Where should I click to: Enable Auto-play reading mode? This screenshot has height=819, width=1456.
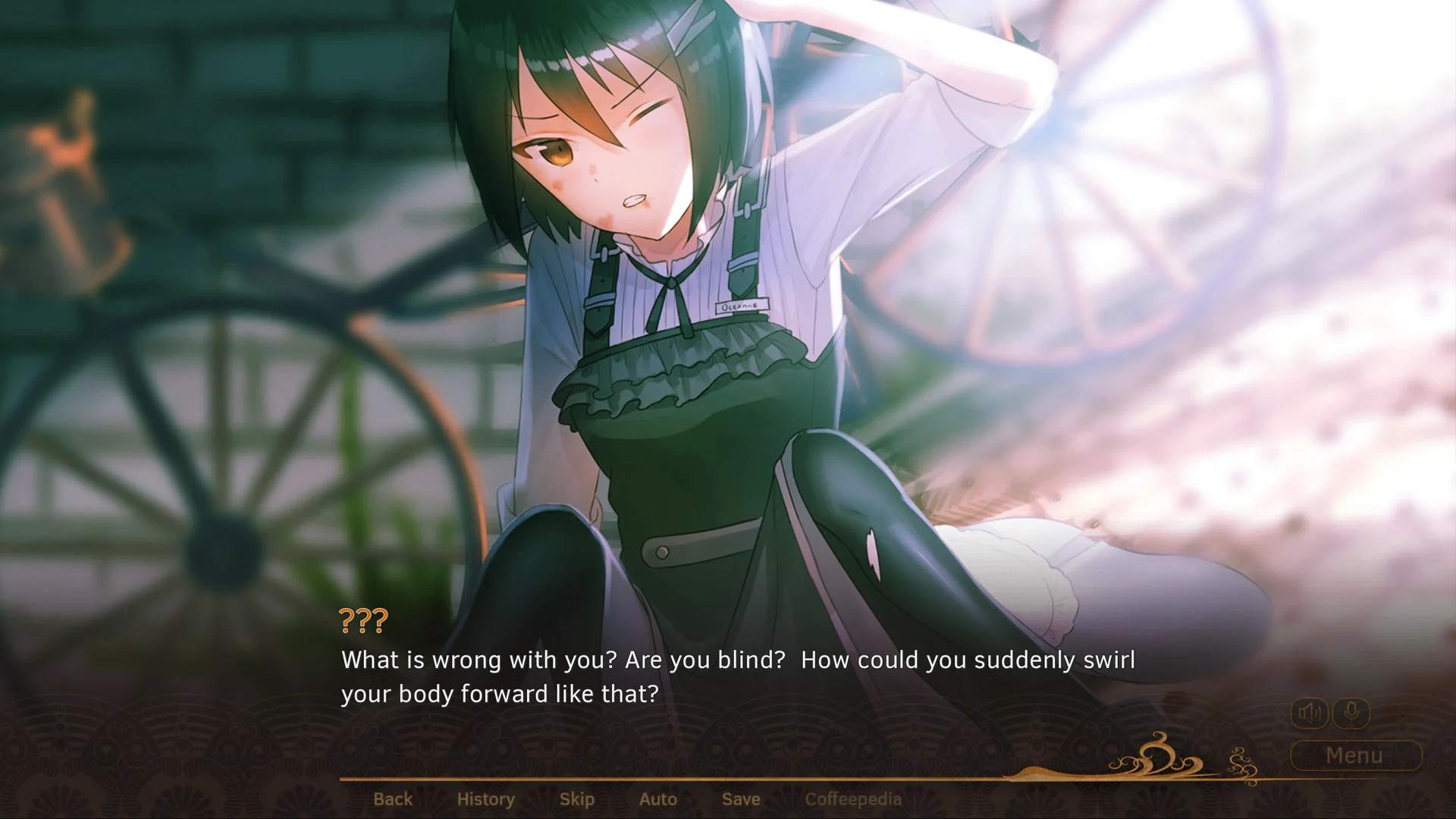(657, 799)
